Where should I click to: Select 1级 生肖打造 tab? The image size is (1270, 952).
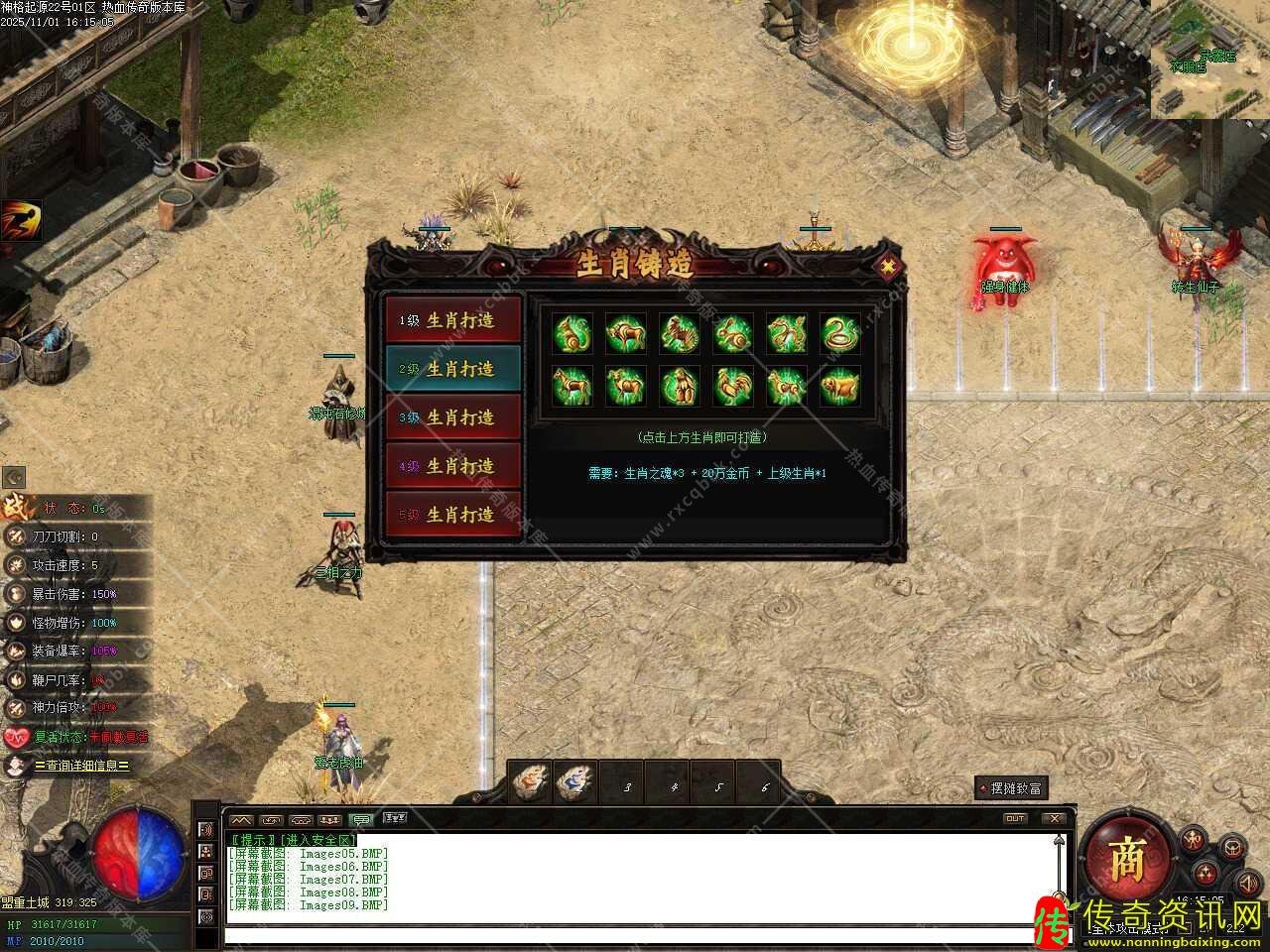coord(453,320)
